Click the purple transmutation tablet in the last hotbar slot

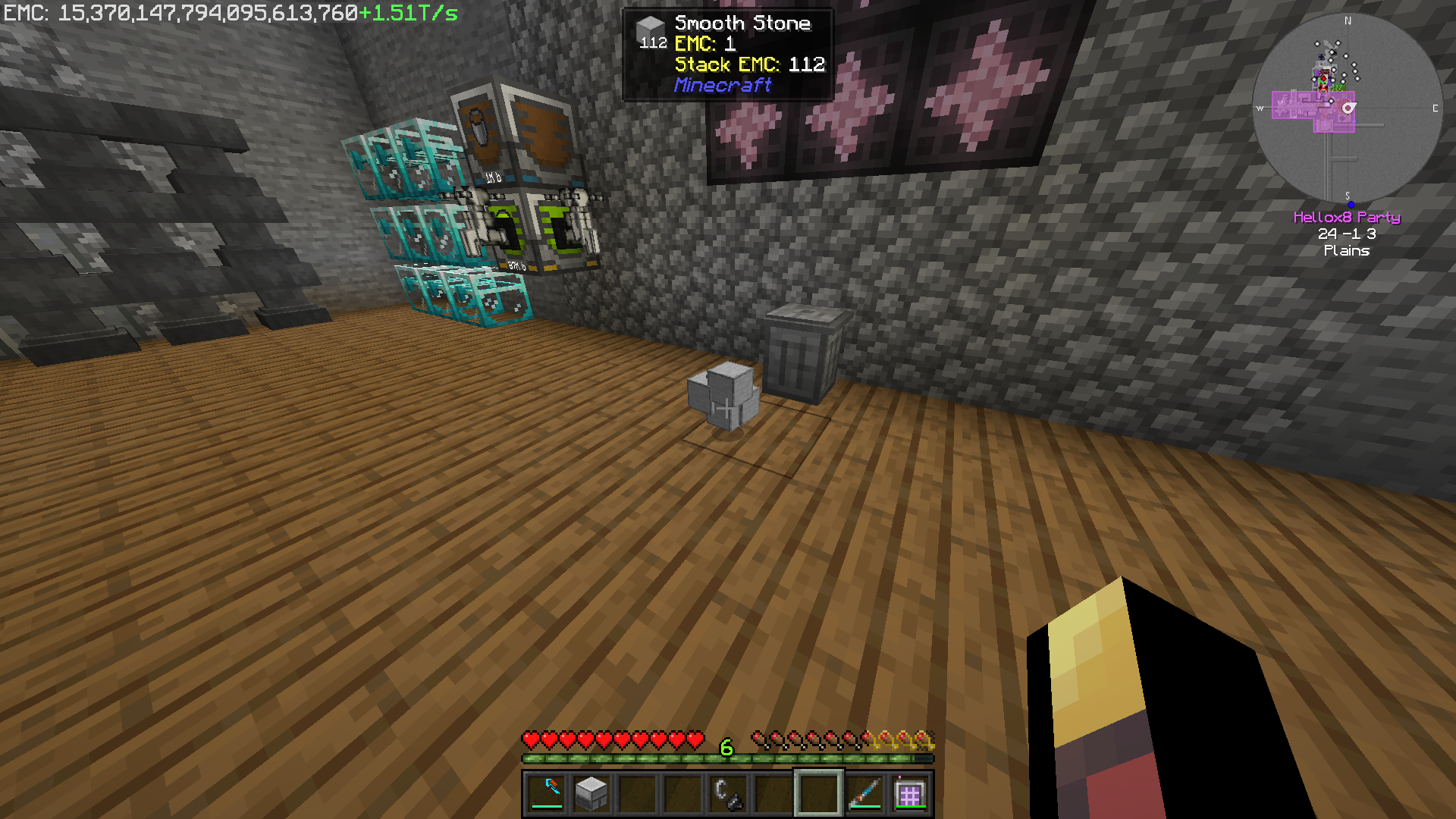tap(908, 792)
